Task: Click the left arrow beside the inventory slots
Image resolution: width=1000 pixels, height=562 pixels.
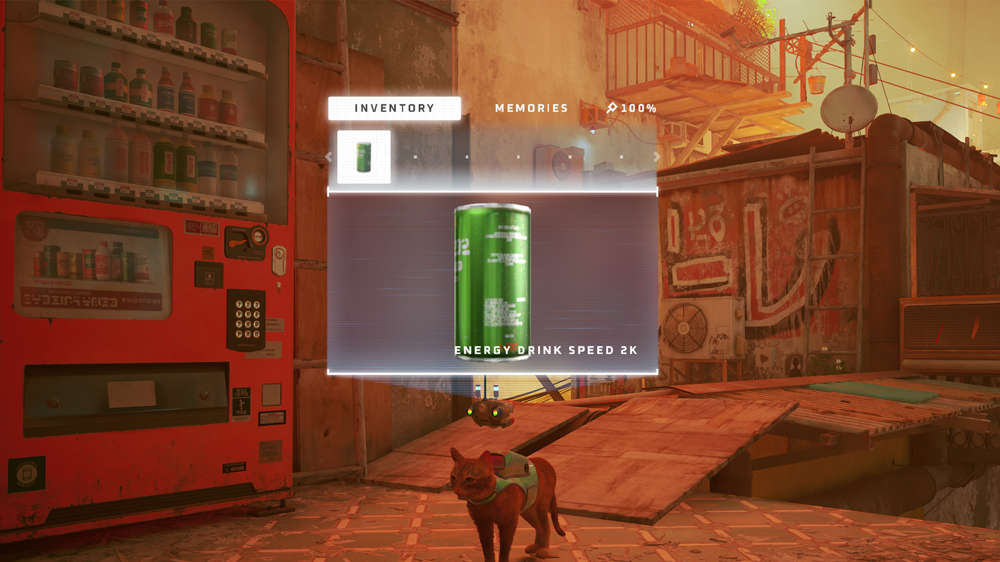Action: coord(328,157)
